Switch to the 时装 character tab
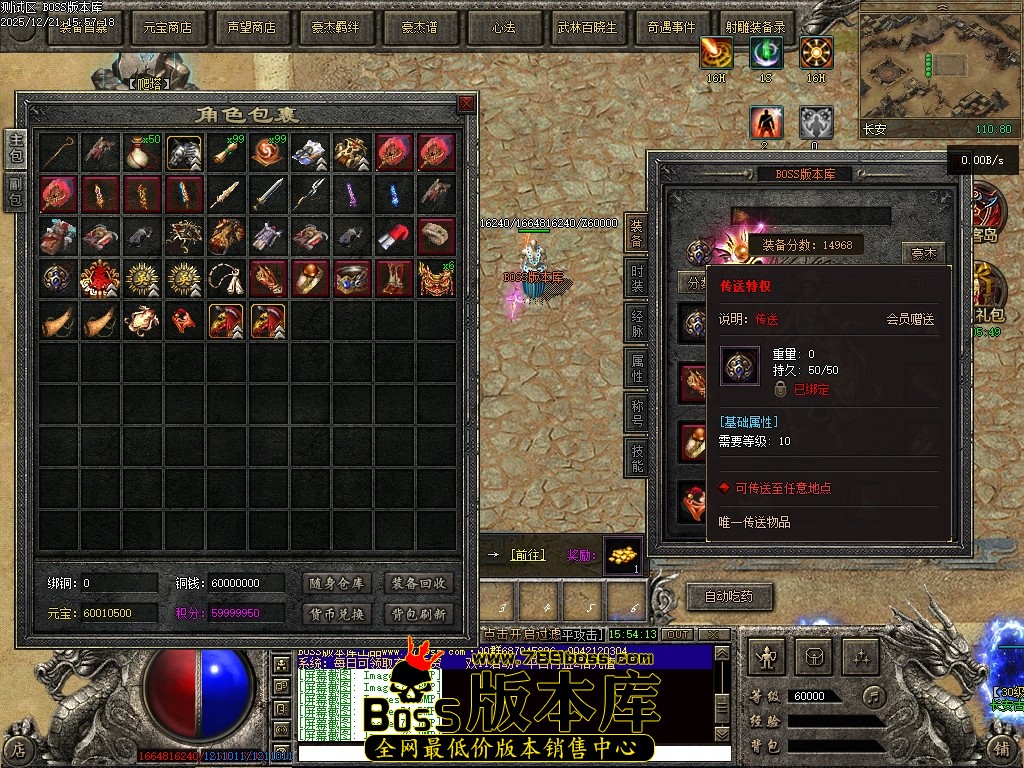 pyautogui.click(x=636, y=278)
